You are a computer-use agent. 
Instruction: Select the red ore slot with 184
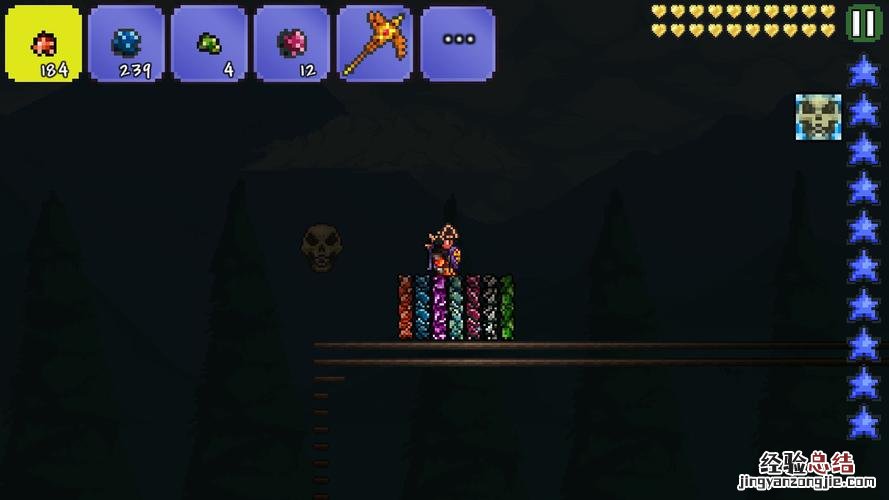pos(44,44)
